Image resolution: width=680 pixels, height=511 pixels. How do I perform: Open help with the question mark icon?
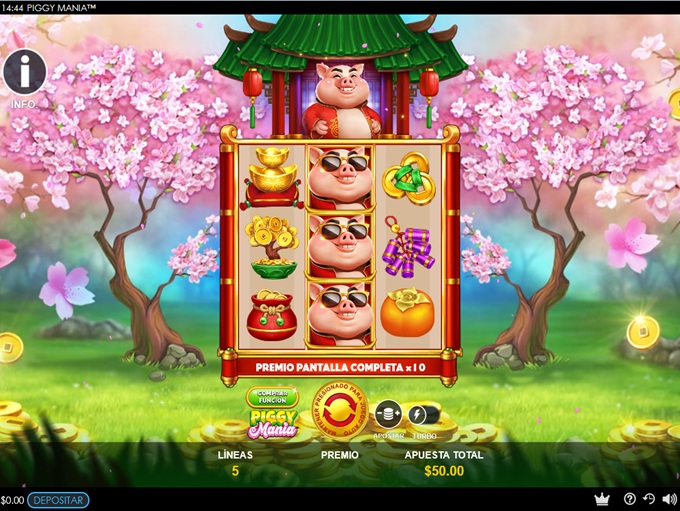coord(630,499)
